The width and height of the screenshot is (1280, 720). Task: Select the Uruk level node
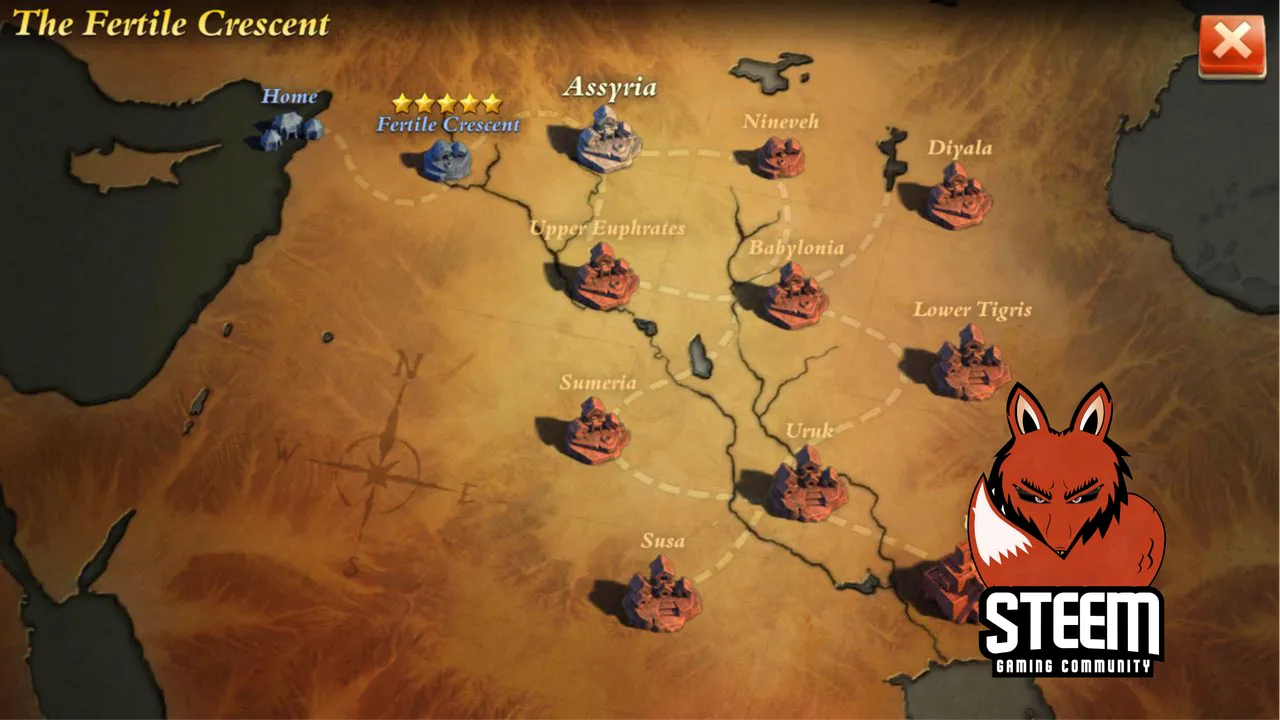(x=807, y=484)
